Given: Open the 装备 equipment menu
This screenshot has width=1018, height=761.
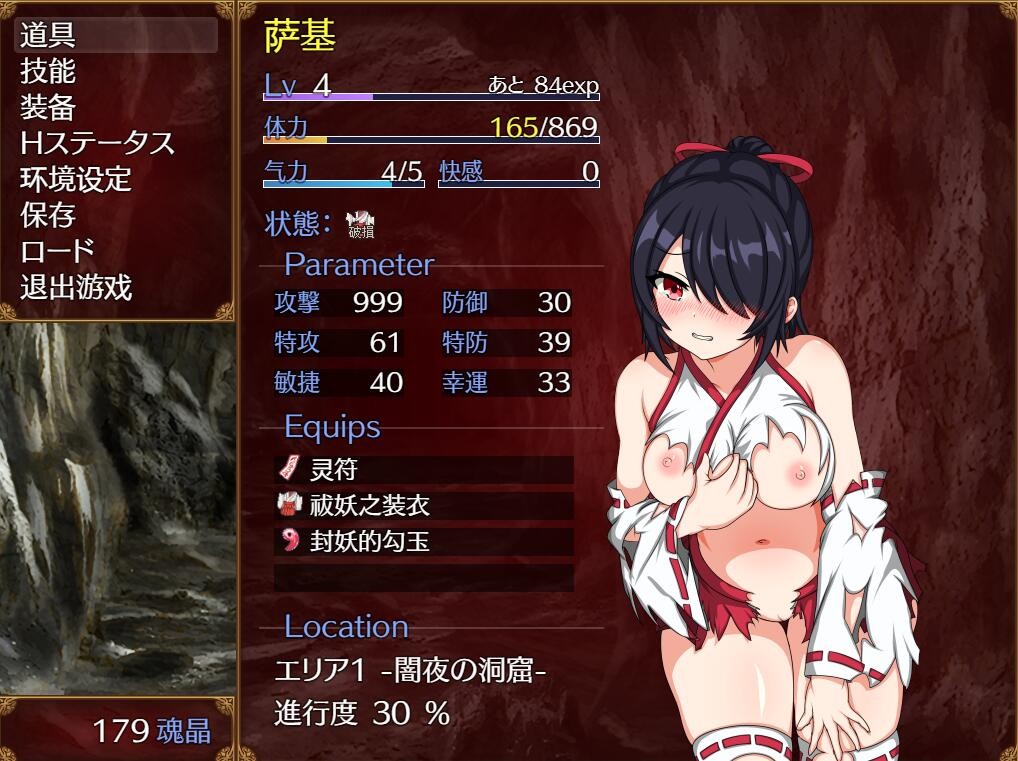Looking at the screenshot, I should click(48, 107).
